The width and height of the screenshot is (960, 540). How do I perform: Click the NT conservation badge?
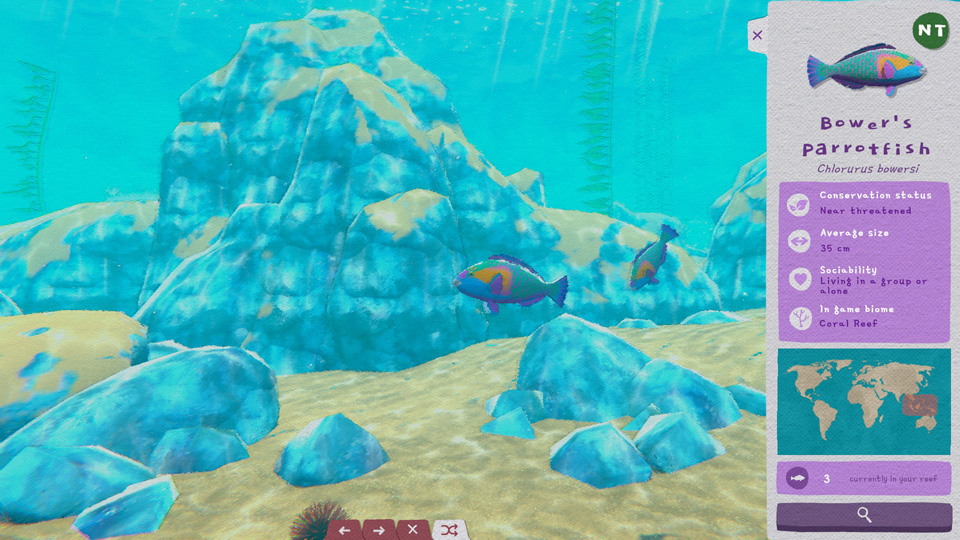pos(930,30)
